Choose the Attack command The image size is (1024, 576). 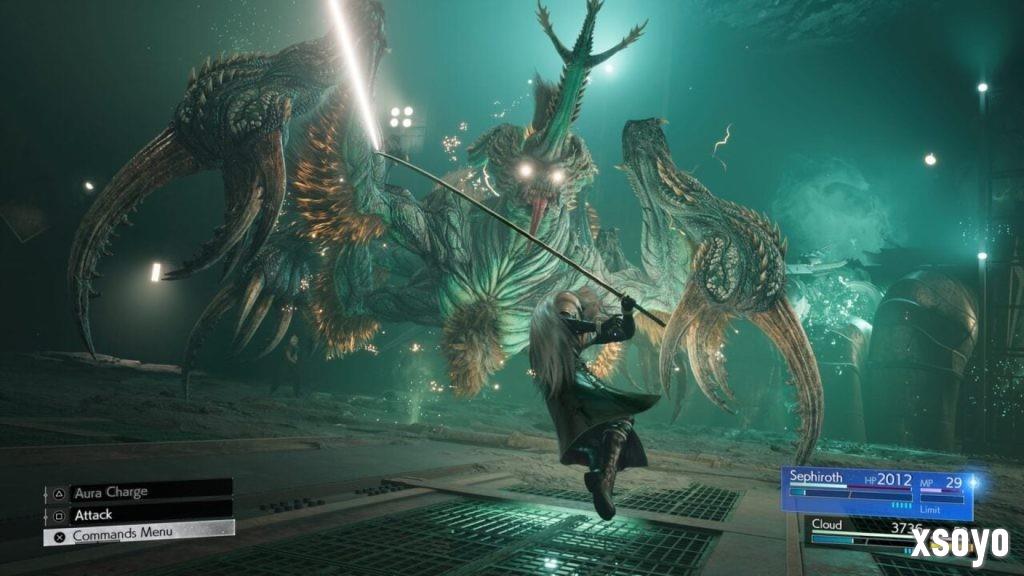138,514
